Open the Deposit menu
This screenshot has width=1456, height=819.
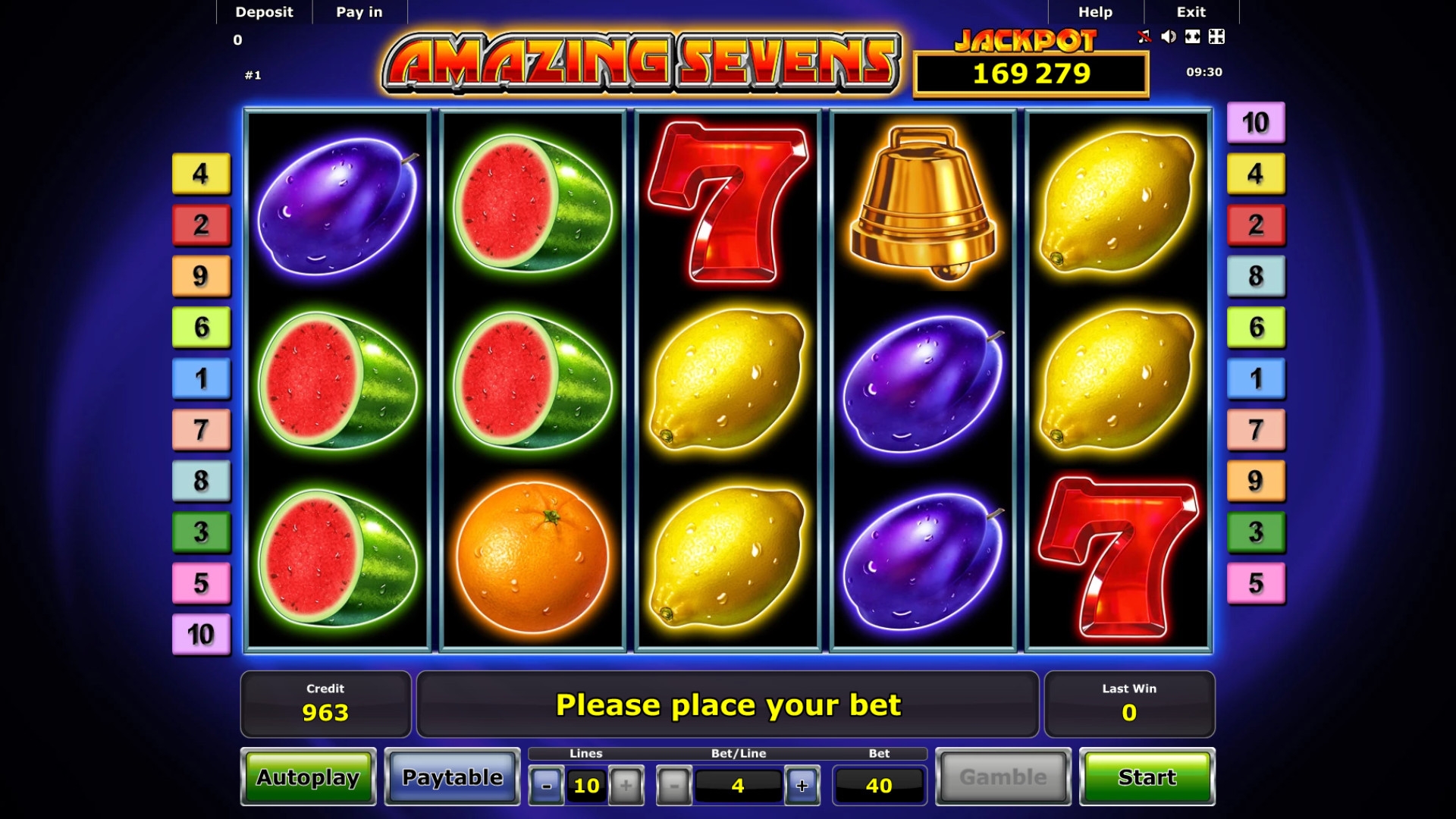pyautogui.click(x=264, y=12)
